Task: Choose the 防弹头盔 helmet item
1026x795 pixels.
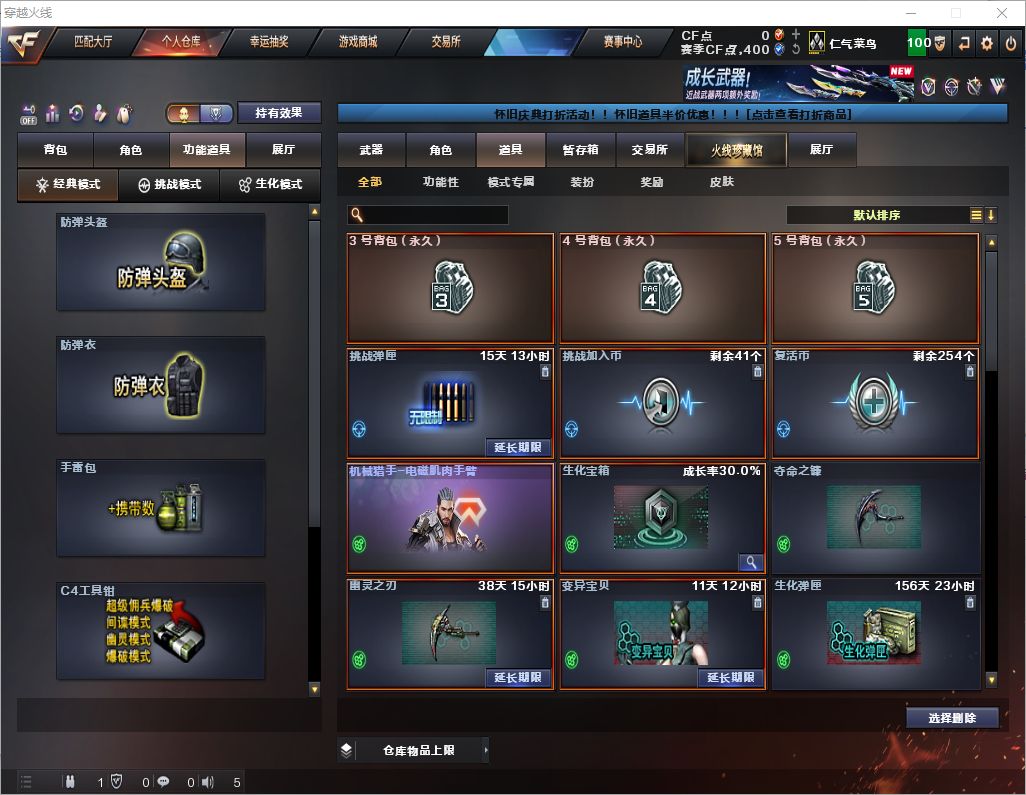Action: coord(161,261)
